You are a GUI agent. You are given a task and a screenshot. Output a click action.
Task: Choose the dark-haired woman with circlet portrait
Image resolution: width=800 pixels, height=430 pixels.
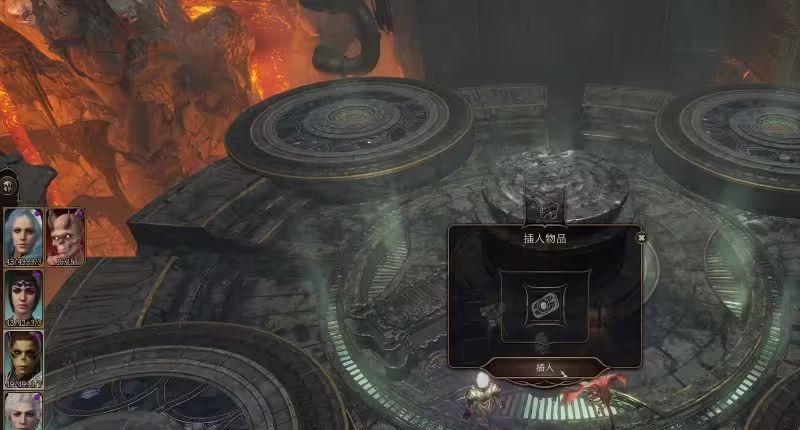click(x=23, y=295)
